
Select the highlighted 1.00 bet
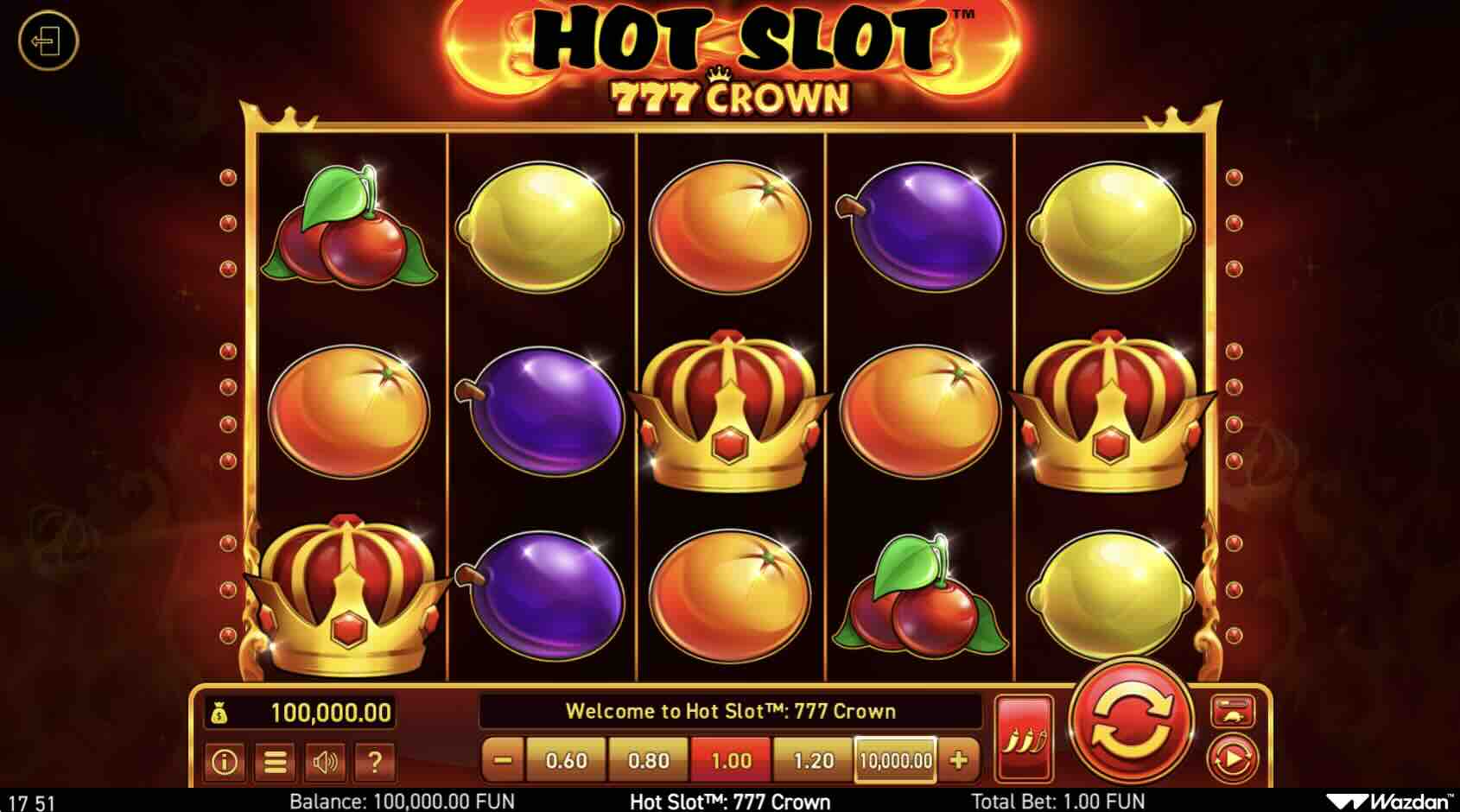click(x=732, y=761)
